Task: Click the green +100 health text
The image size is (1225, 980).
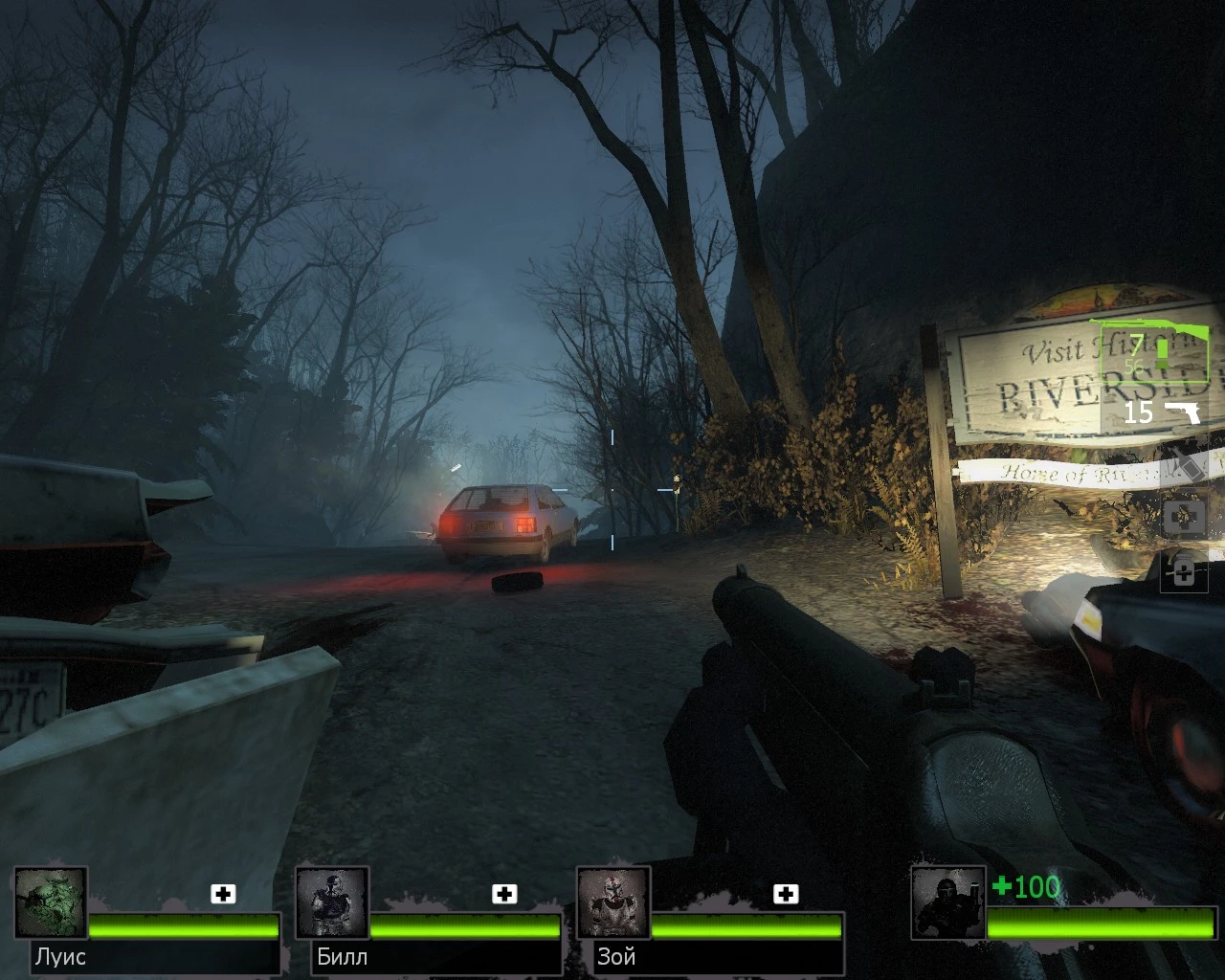Action: [x=1024, y=888]
